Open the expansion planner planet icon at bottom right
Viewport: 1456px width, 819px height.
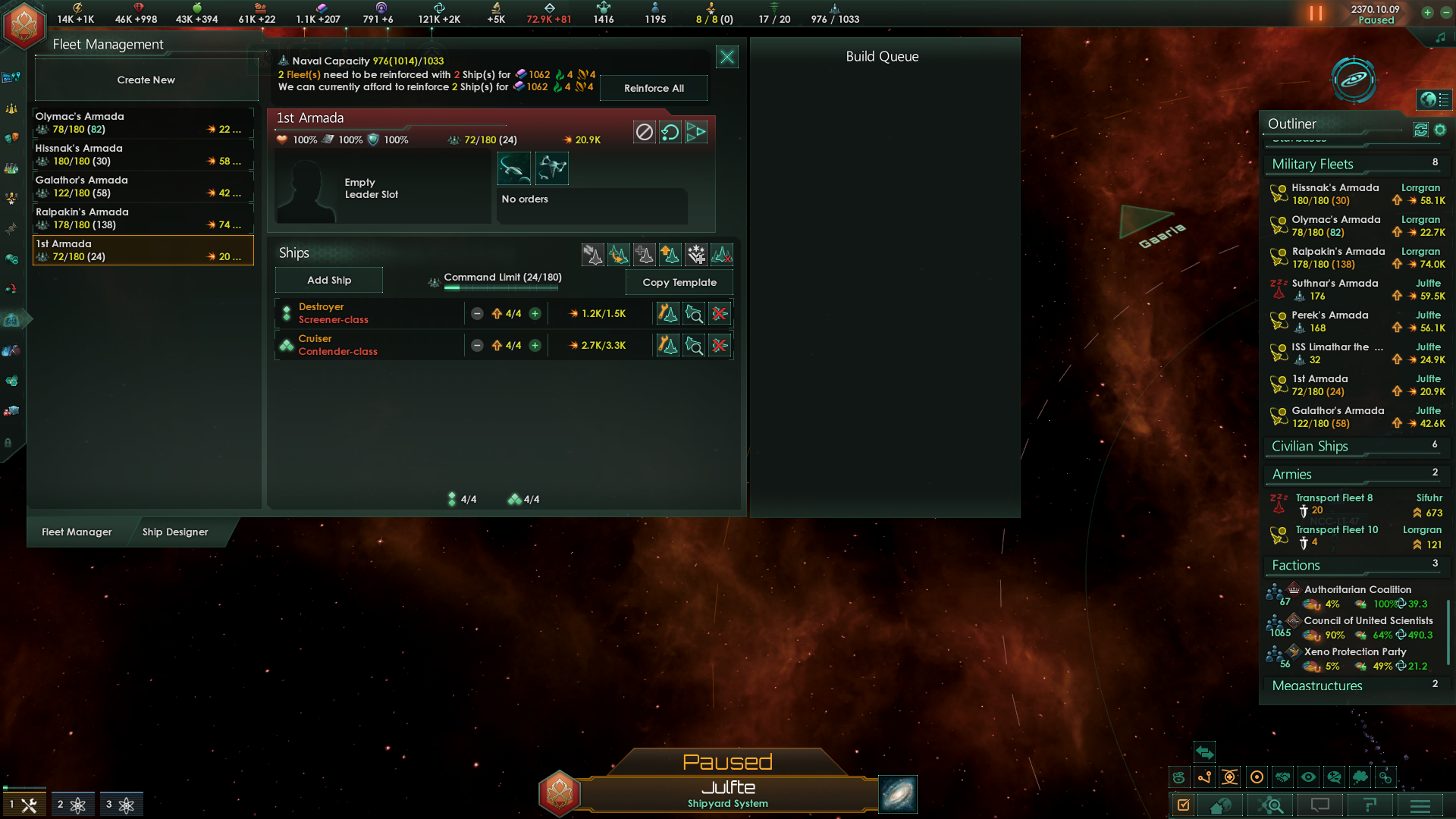click(x=1219, y=805)
